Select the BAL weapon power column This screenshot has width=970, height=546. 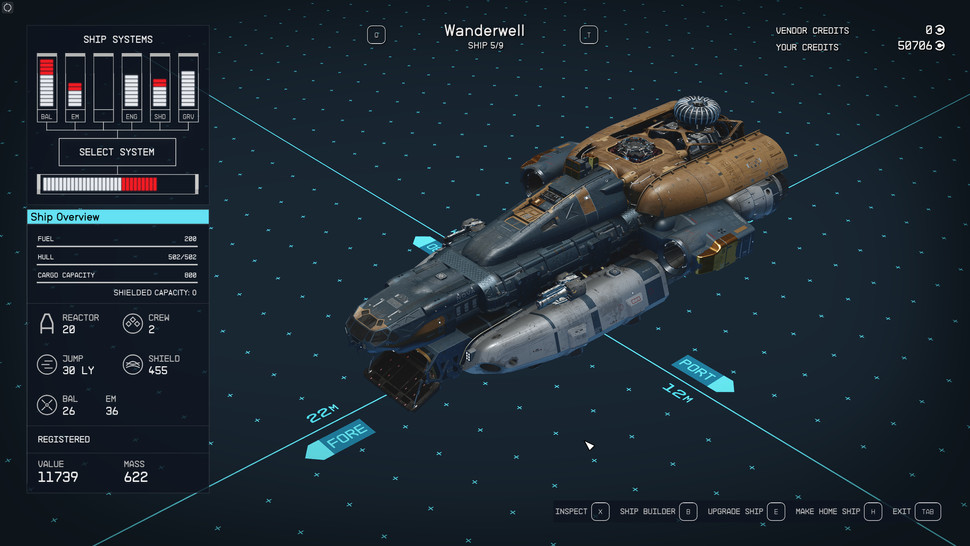(46, 85)
